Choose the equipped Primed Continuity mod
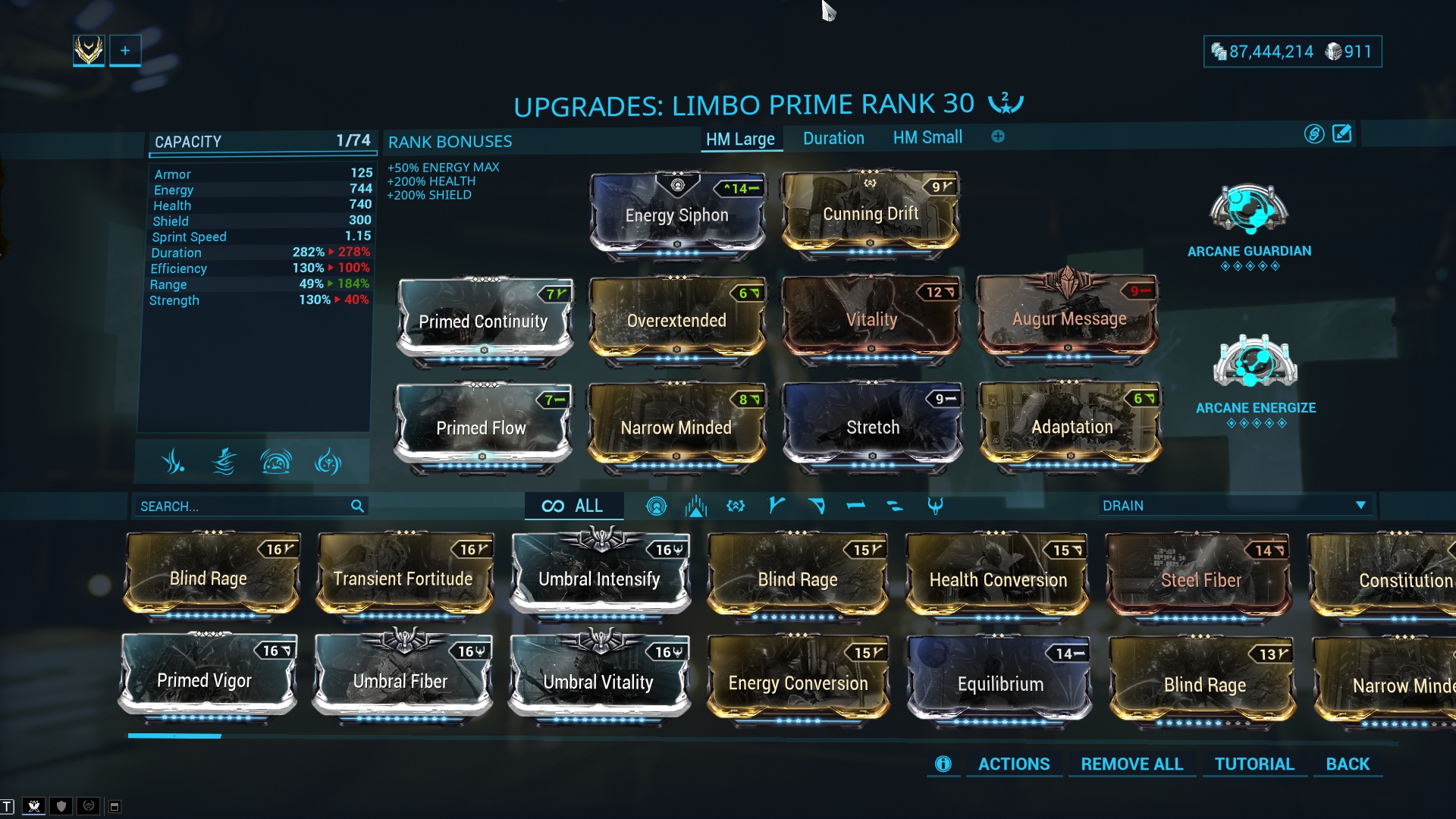The image size is (1456, 819). pos(483,322)
